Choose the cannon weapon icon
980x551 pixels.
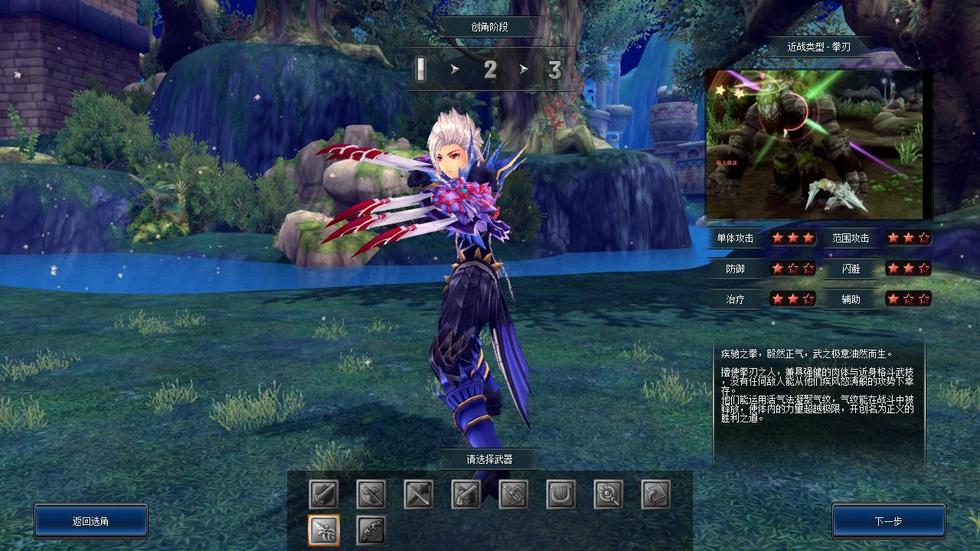[x=513, y=494]
